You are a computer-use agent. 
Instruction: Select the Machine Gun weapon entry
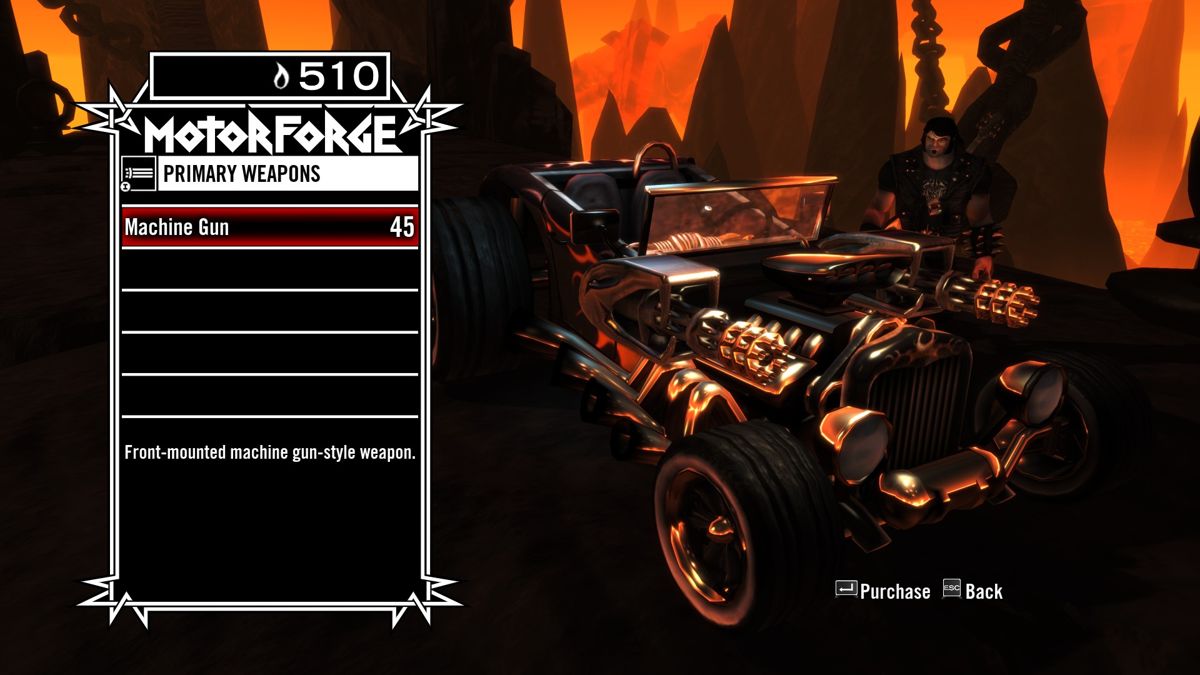[x=269, y=227]
